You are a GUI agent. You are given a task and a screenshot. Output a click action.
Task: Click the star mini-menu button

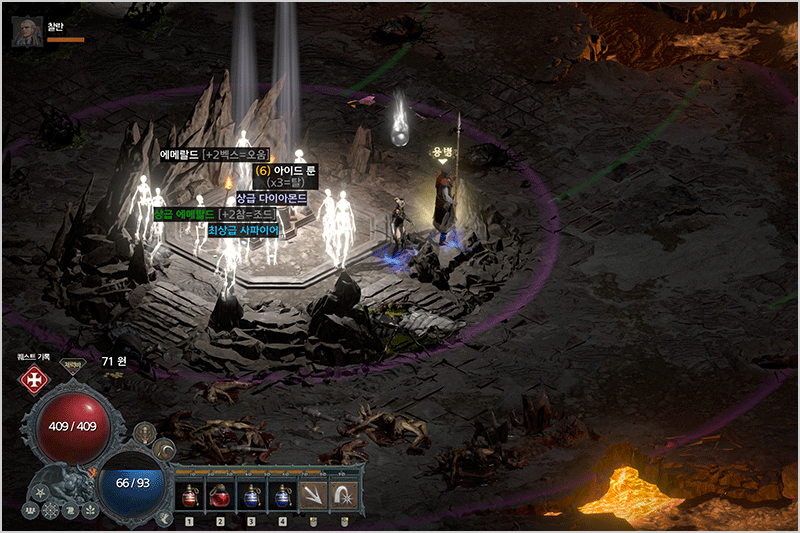pyautogui.click(x=40, y=492)
